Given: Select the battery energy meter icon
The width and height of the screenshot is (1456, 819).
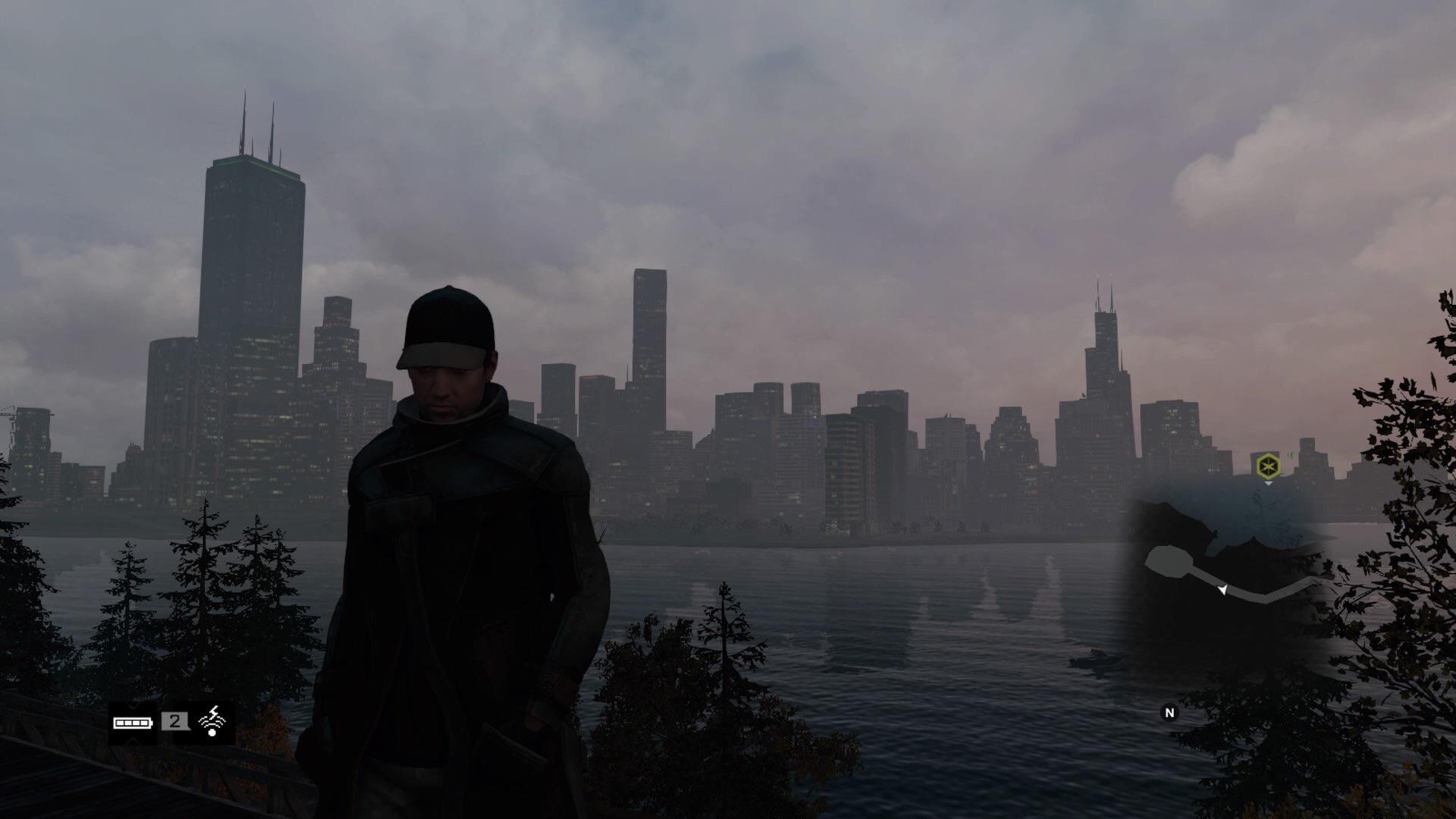Looking at the screenshot, I should pos(133,723).
